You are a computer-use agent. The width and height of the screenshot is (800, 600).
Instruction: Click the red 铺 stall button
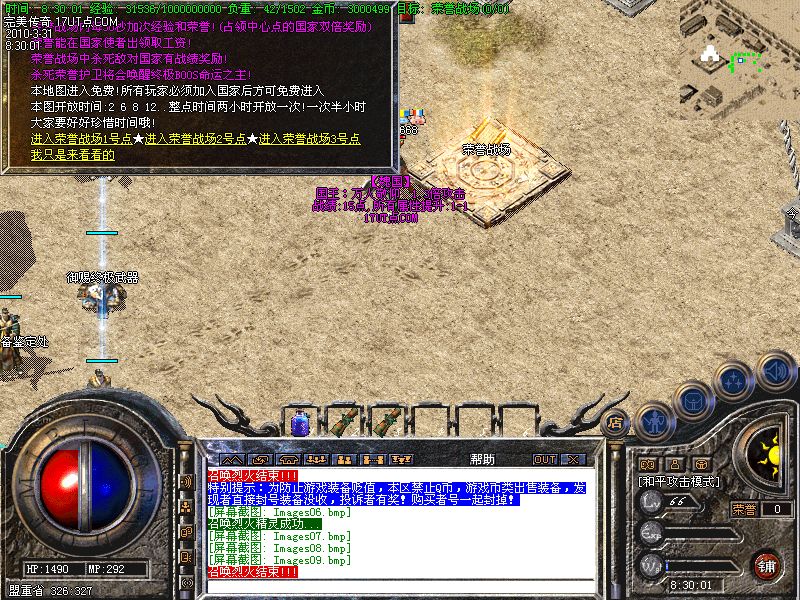(x=765, y=565)
